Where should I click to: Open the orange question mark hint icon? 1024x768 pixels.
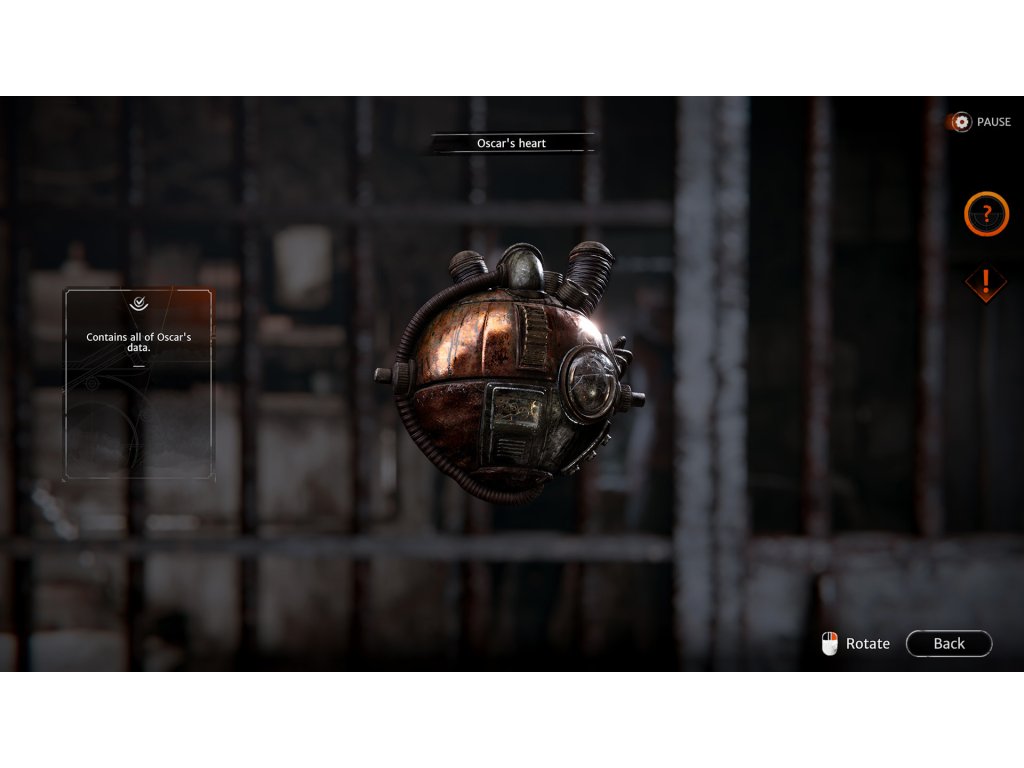986,214
